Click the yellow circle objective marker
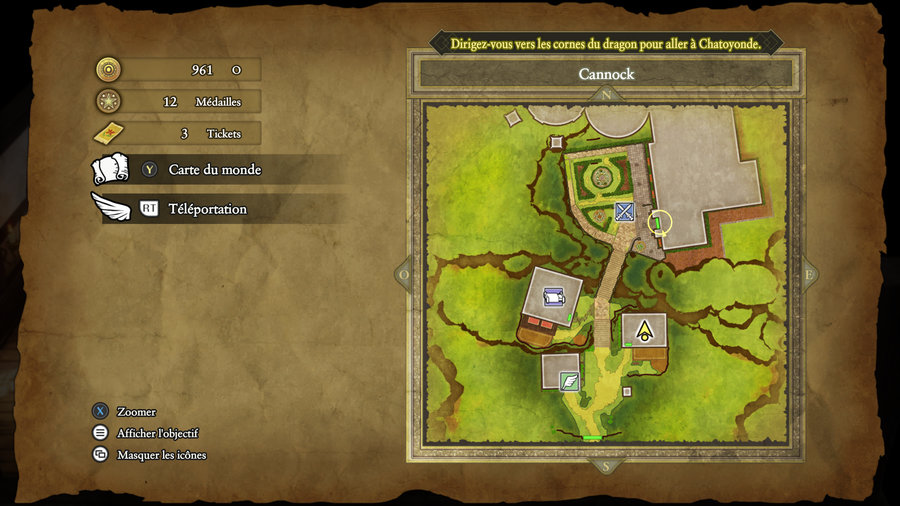 [x=660, y=222]
